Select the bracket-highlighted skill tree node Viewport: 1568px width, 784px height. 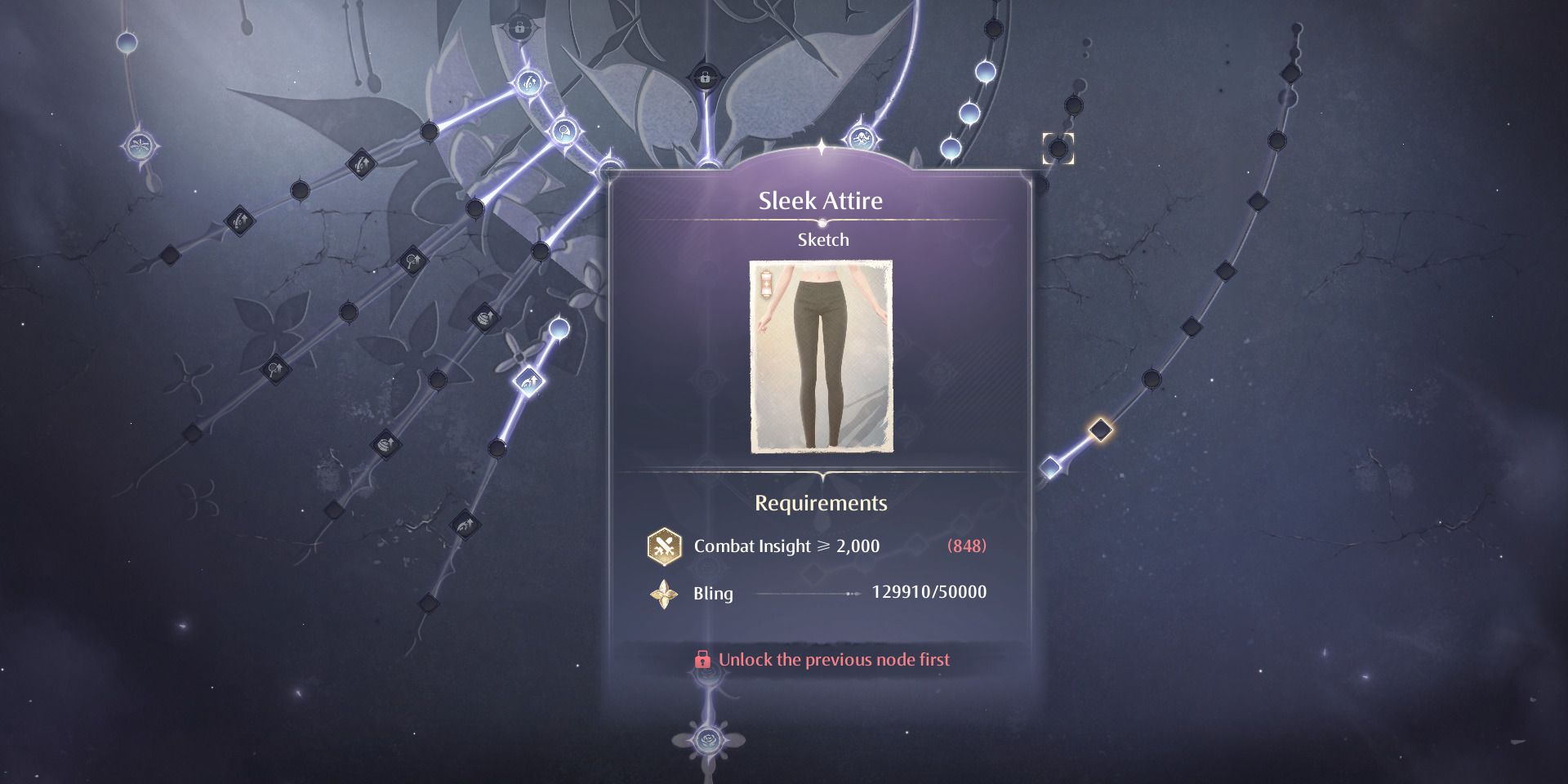point(1058,149)
